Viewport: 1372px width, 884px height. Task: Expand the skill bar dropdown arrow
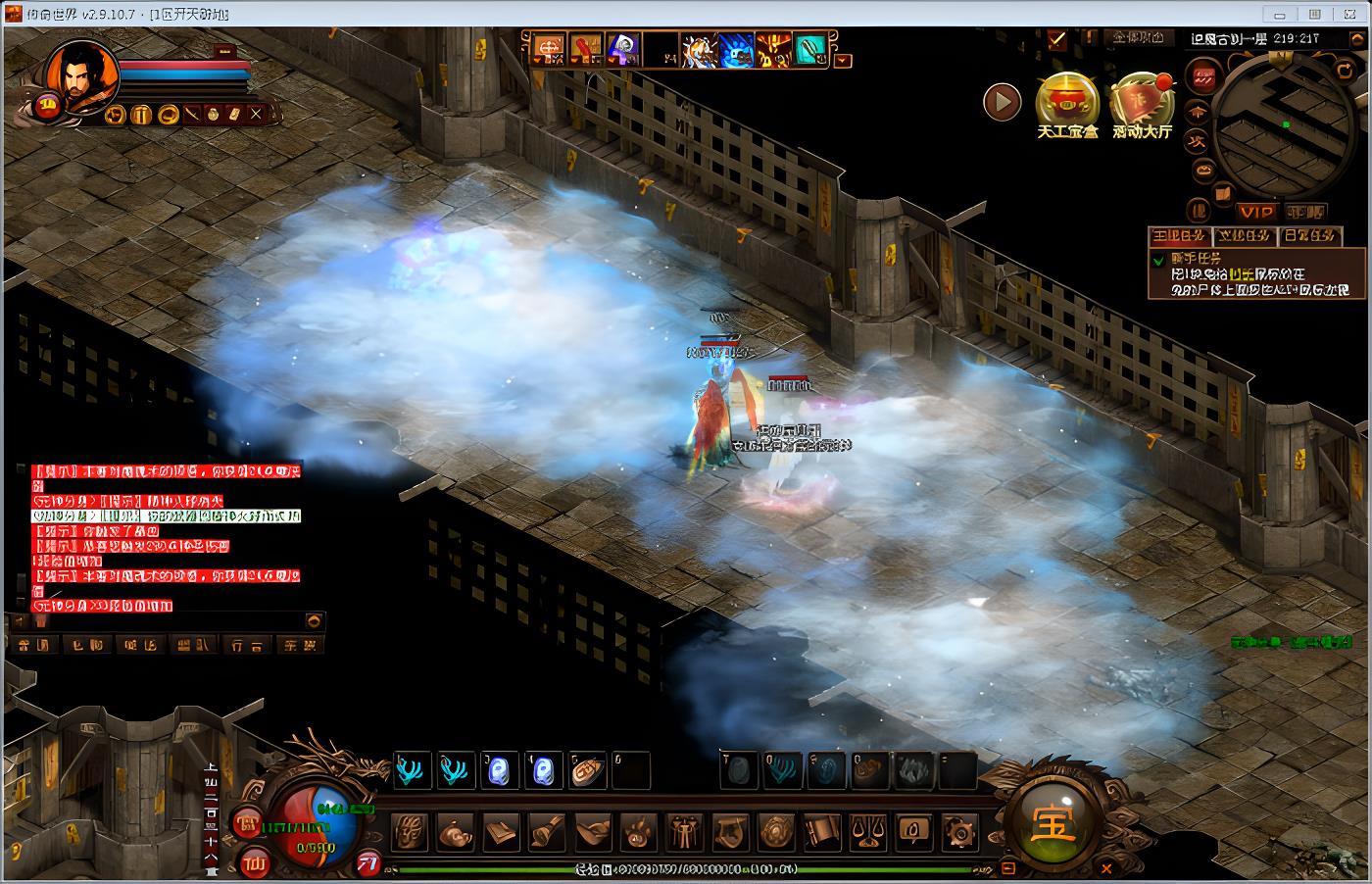click(x=844, y=61)
